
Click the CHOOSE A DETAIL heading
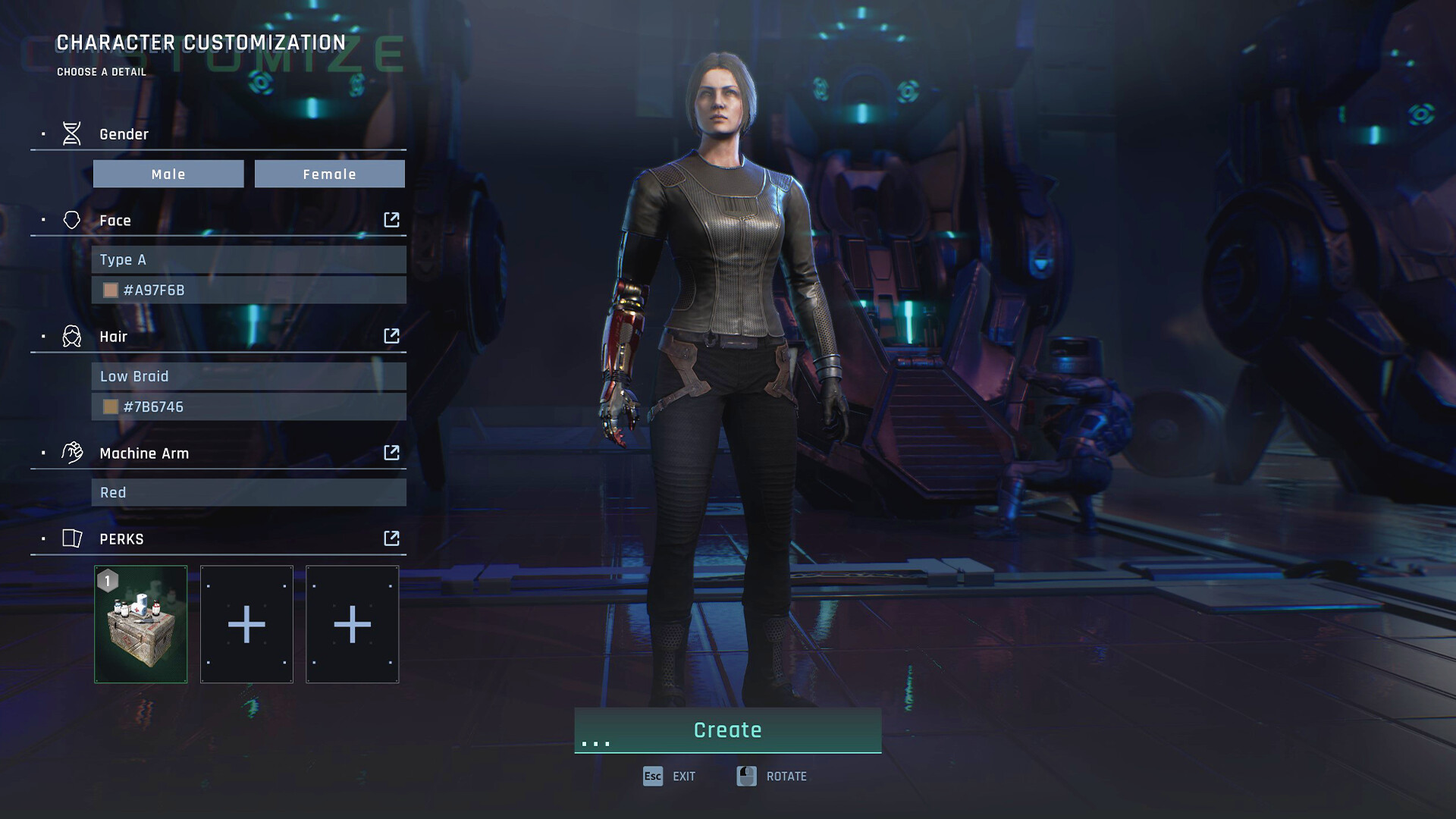101,72
